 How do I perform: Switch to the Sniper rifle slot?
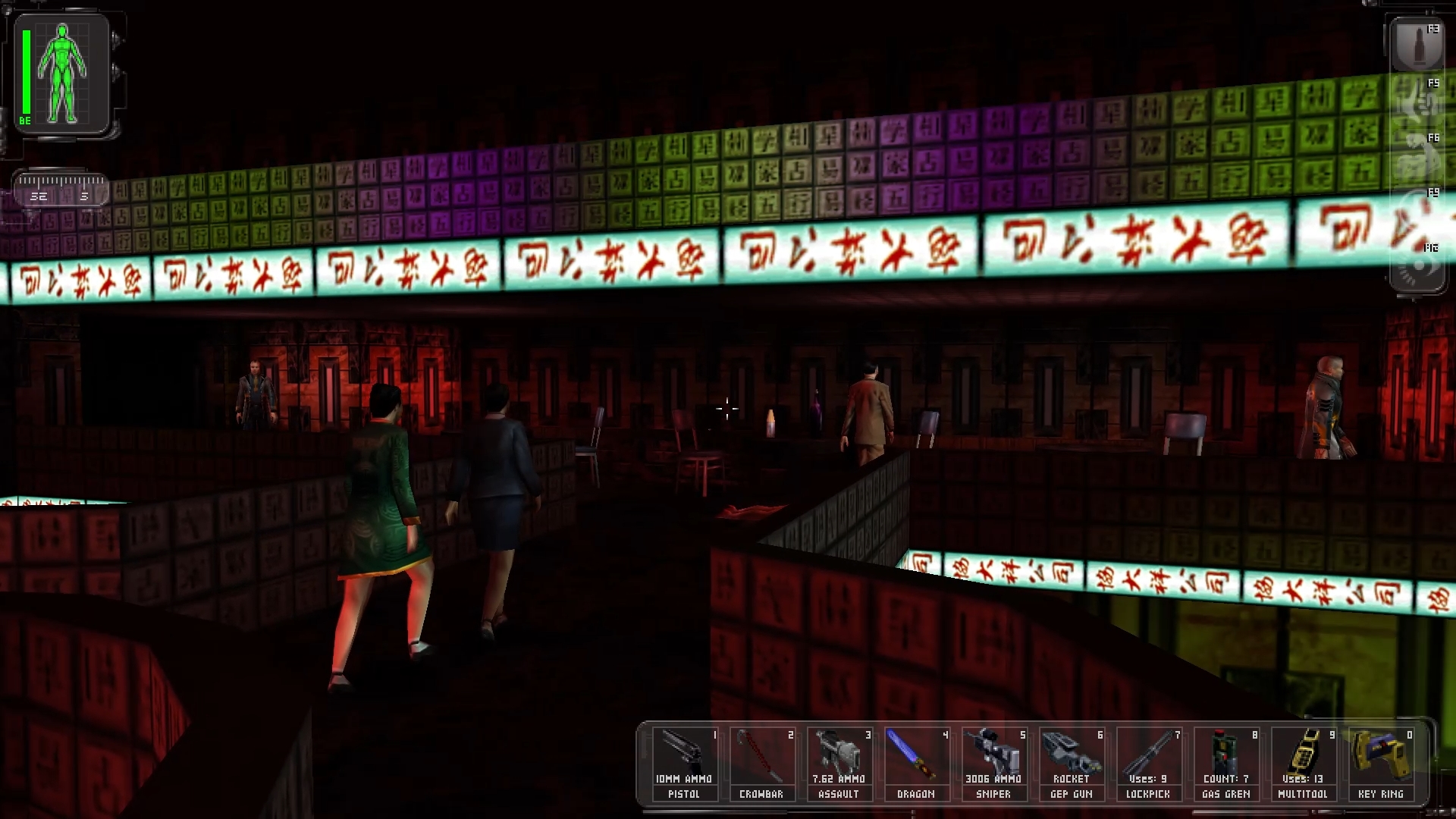pos(993,763)
